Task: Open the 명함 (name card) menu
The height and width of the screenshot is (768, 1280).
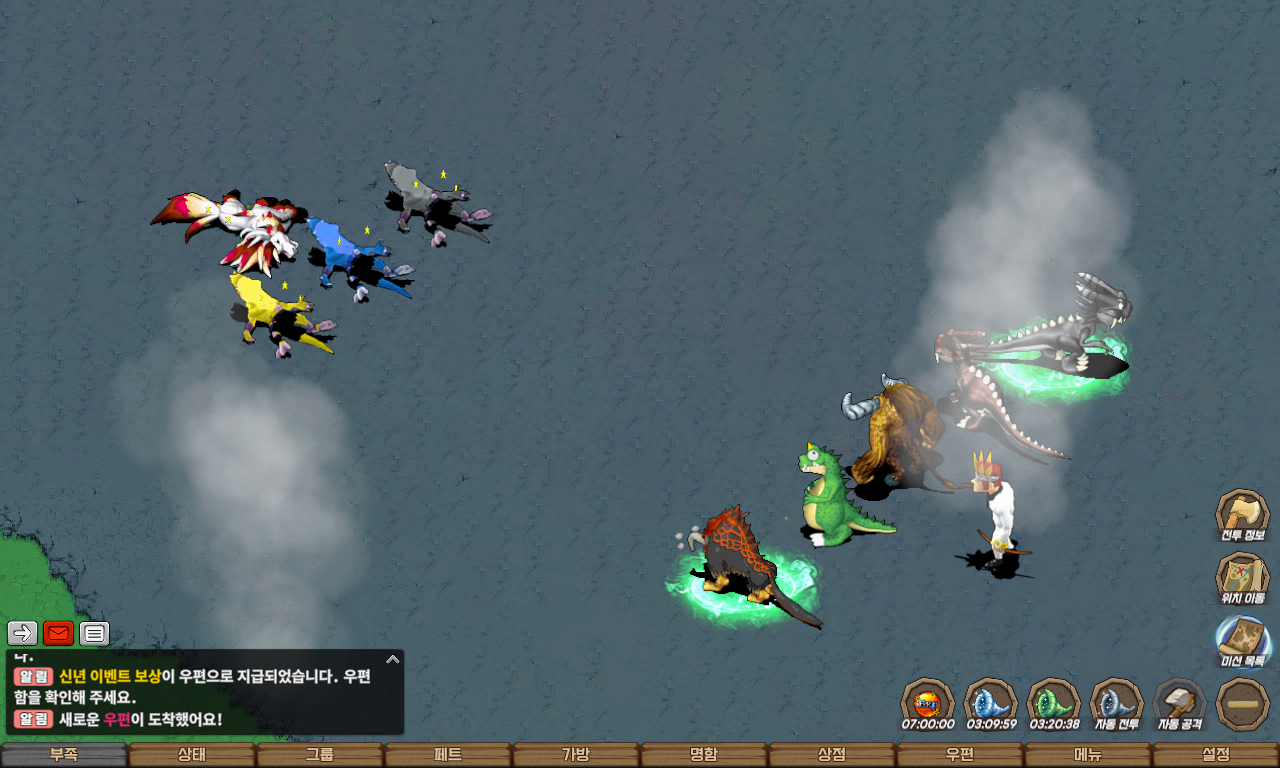Action: tap(704, 755)
